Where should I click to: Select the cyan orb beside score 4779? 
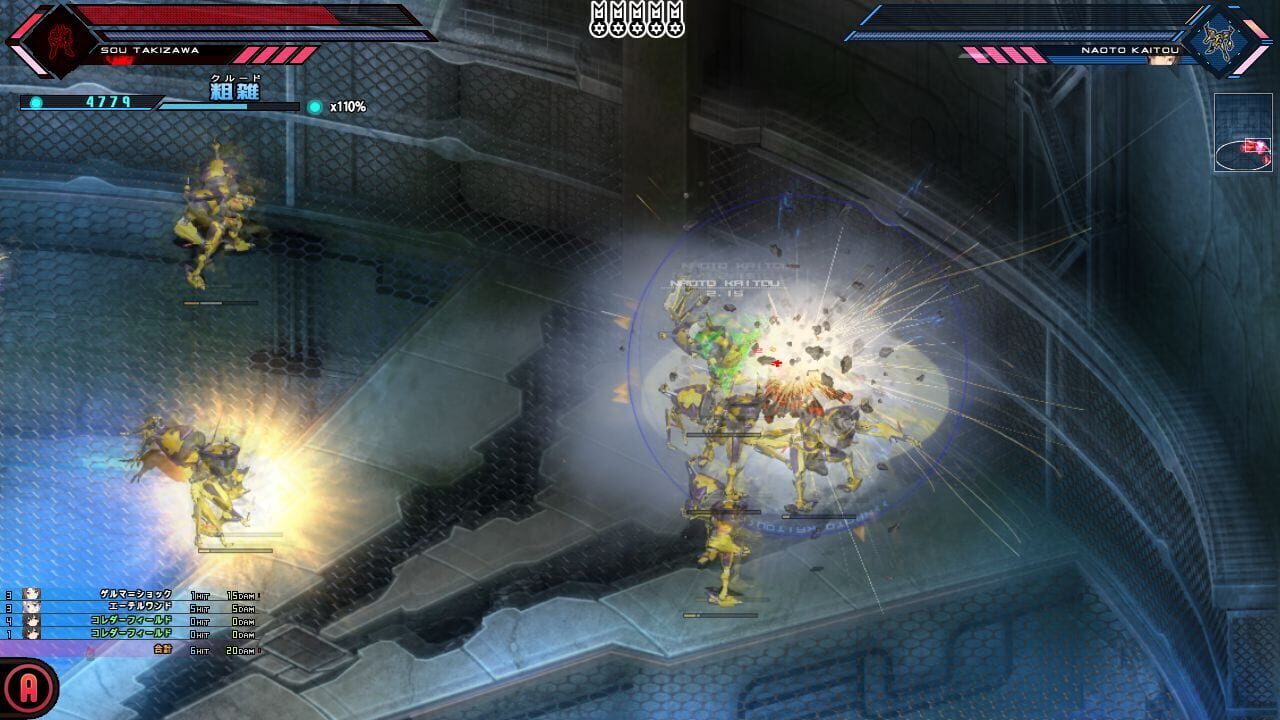(37, 101)
